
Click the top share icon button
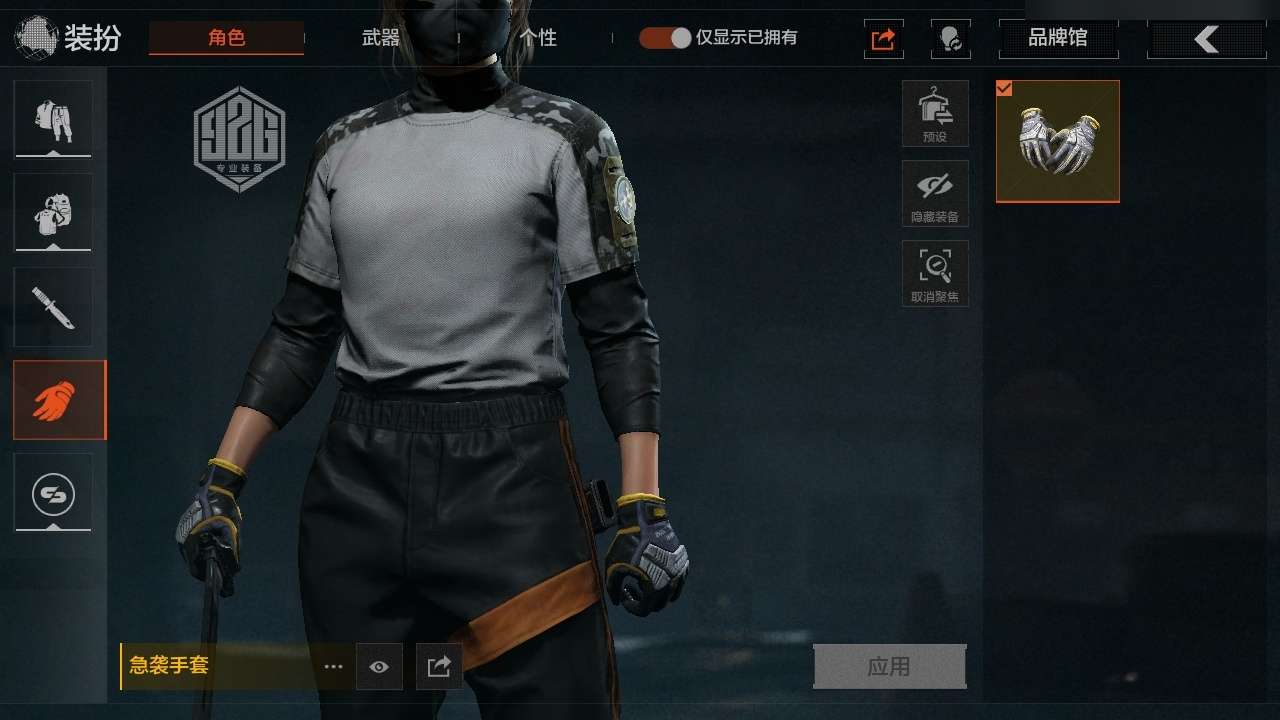pyautogui.click(x=884, y=39)
